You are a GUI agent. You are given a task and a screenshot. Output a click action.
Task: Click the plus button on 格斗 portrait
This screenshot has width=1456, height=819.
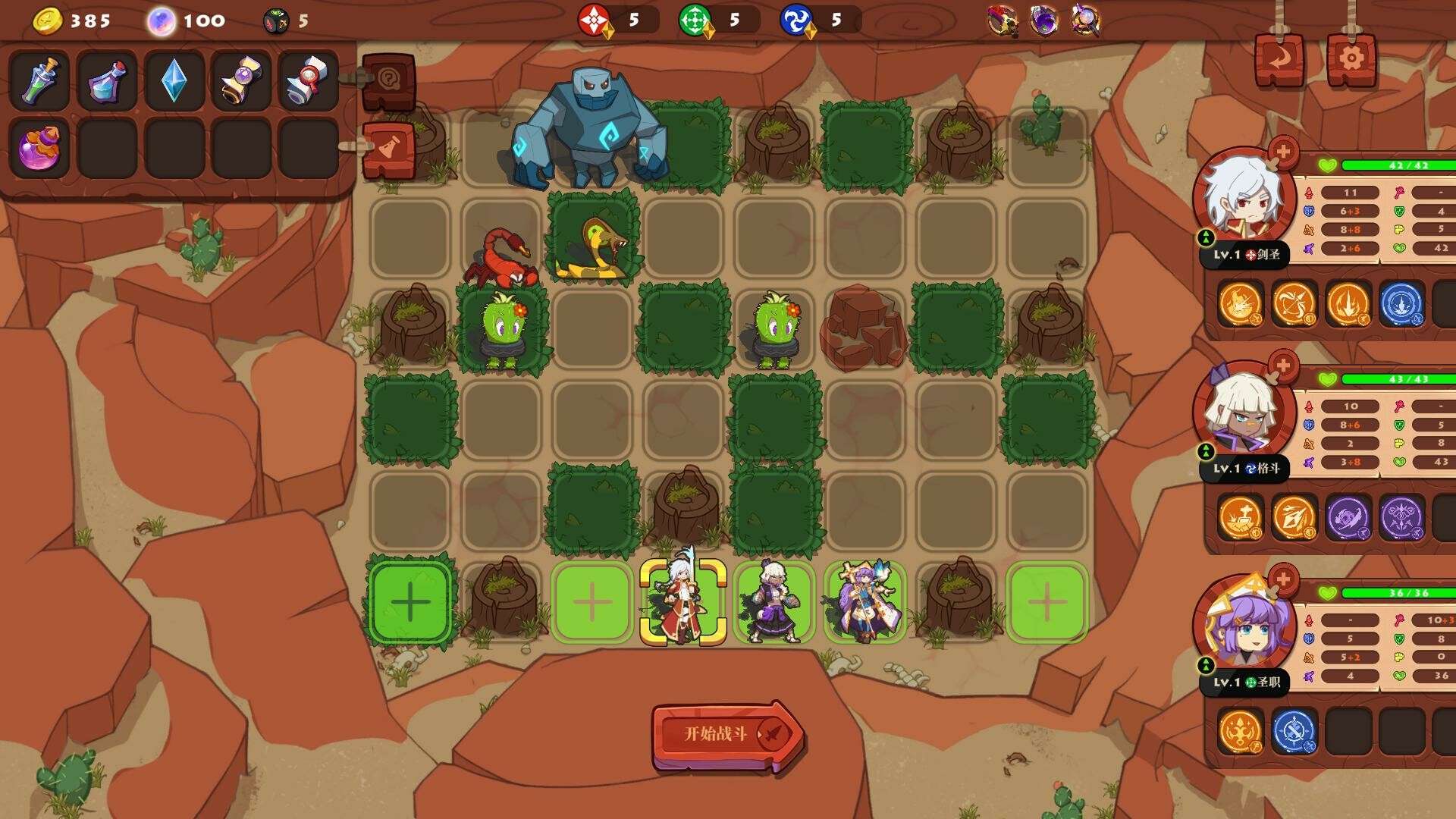click(x=1283, y=366)
